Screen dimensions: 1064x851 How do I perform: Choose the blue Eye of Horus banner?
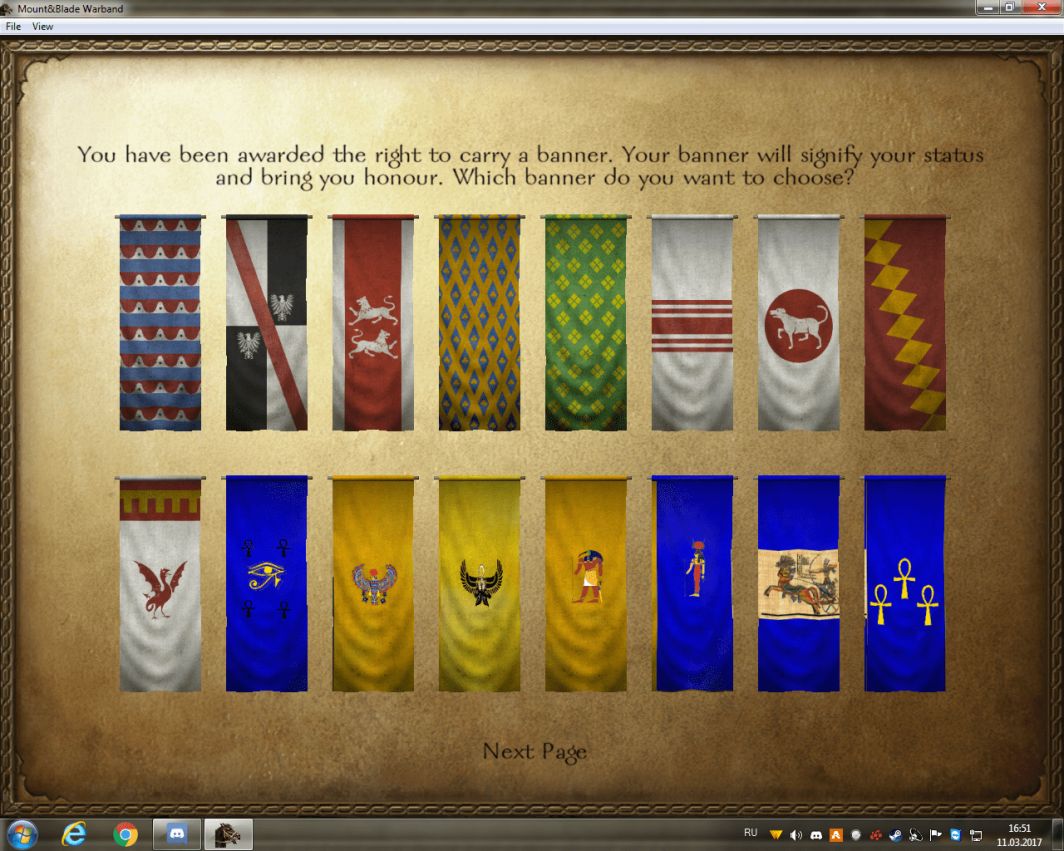pyautogui.click(x=266, y=584)
